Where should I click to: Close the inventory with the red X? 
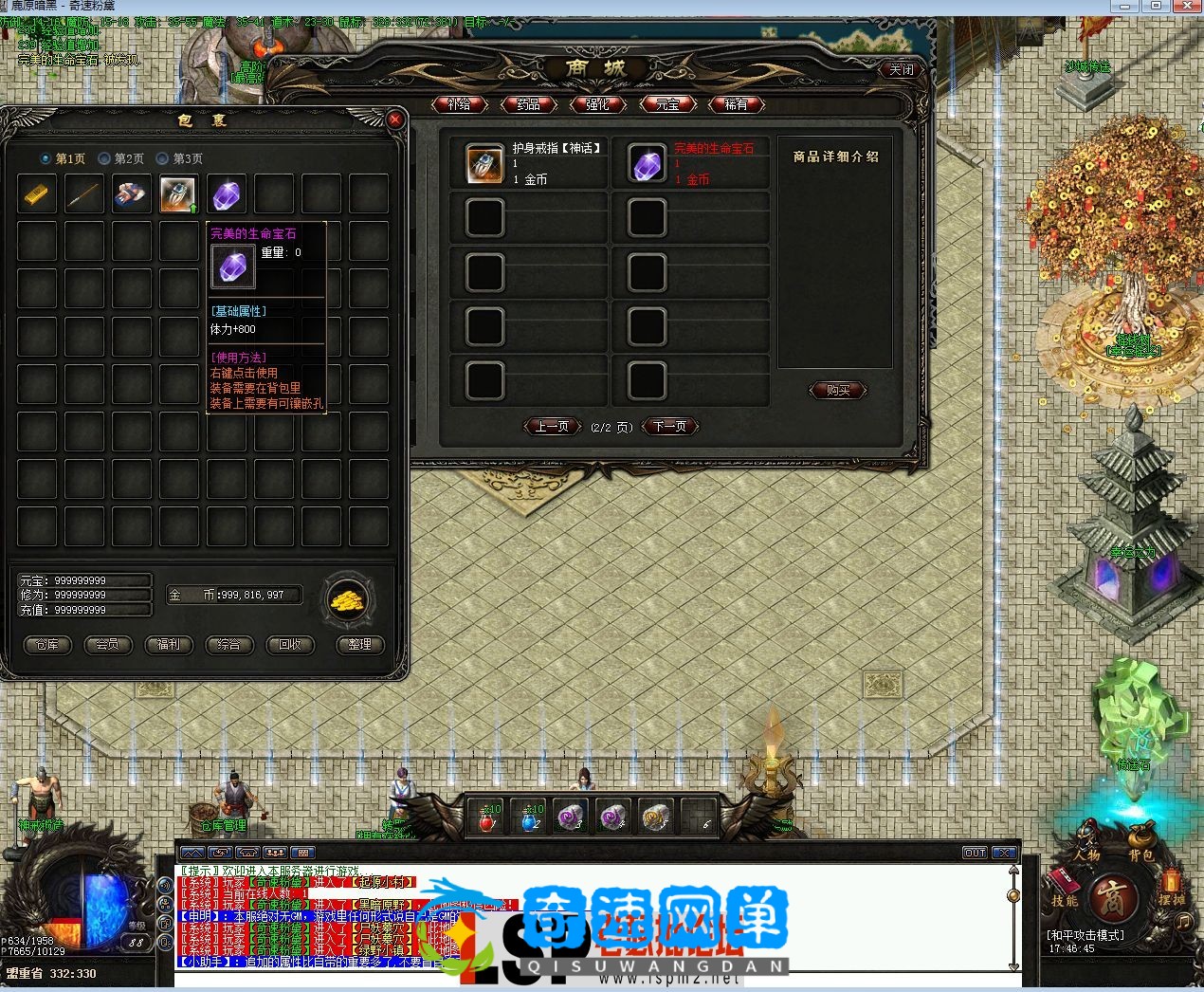click(395, 119)
